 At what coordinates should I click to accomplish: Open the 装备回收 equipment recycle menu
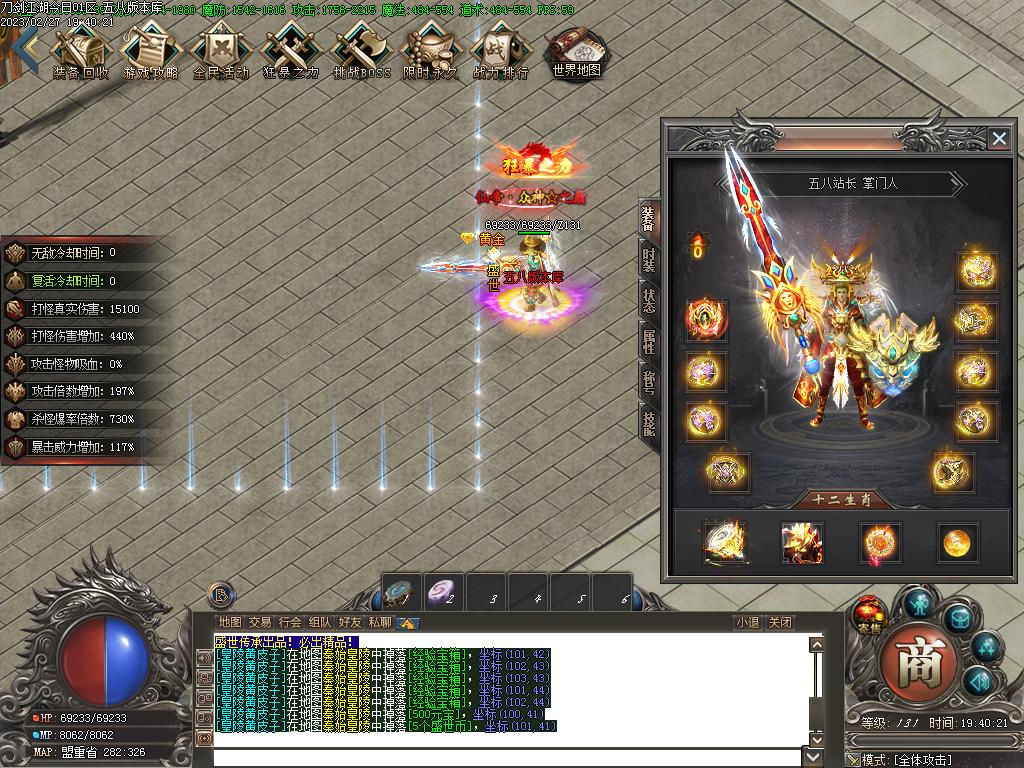coord(80,50)
